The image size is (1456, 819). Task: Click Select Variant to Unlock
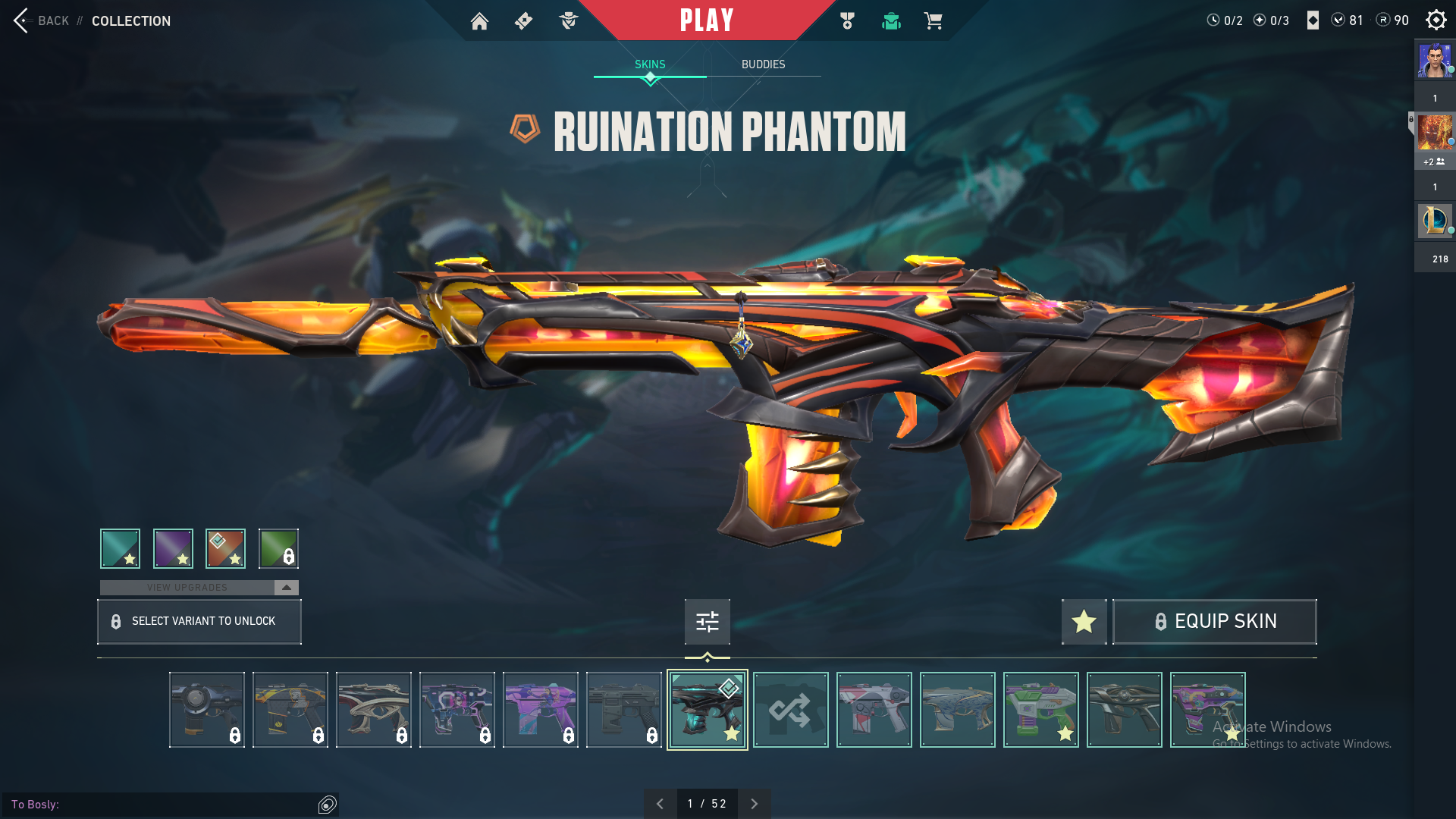coord(199,622)
